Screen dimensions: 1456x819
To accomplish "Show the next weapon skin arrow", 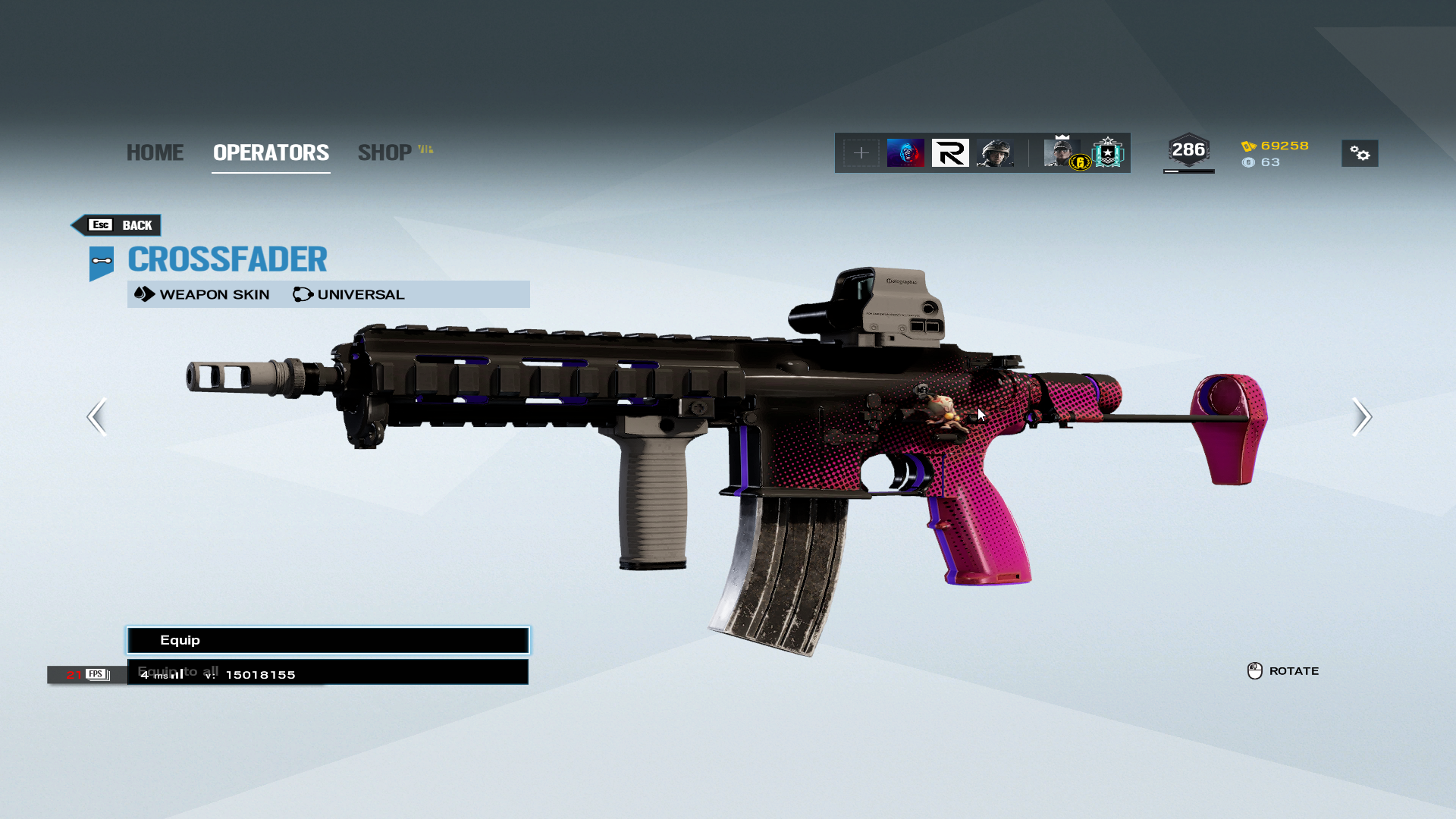I will [1361, 416].
